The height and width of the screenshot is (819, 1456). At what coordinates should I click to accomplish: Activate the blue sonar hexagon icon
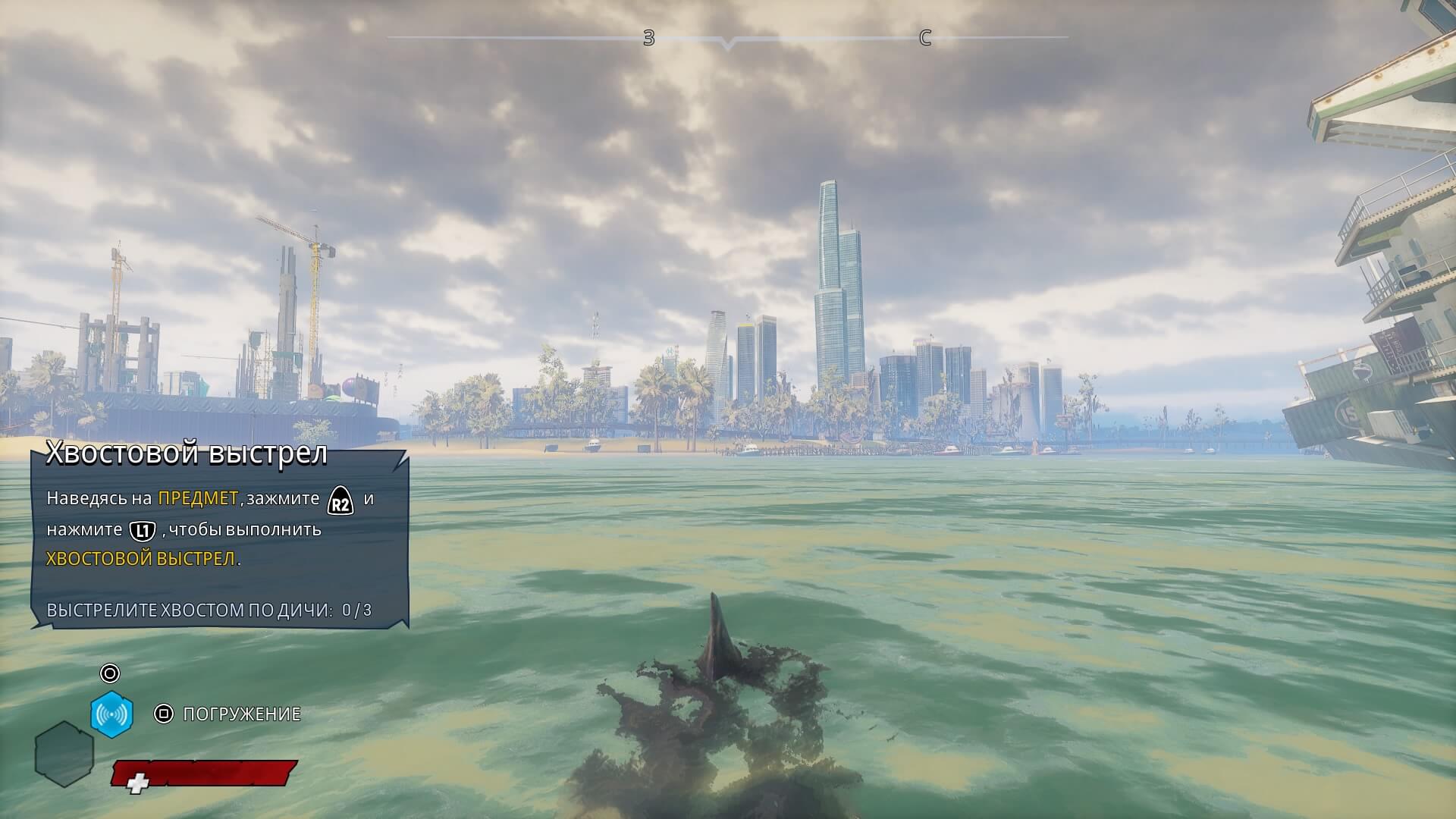(111, 714)
